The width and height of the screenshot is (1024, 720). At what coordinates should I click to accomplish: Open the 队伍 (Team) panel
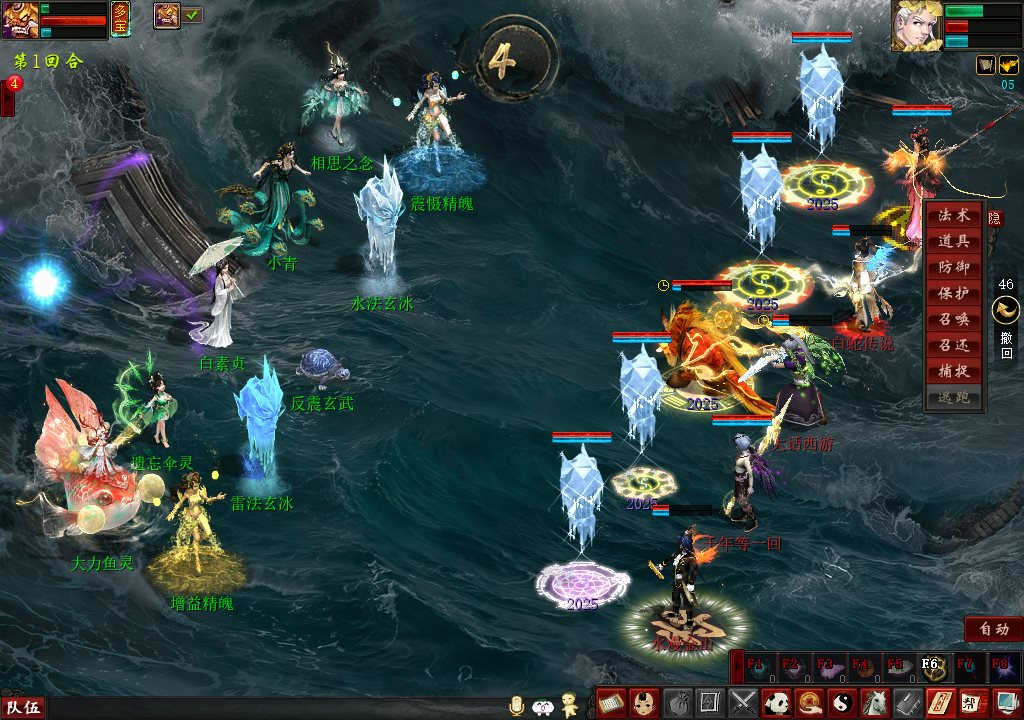pyautogui.click(x=22, y=708)
